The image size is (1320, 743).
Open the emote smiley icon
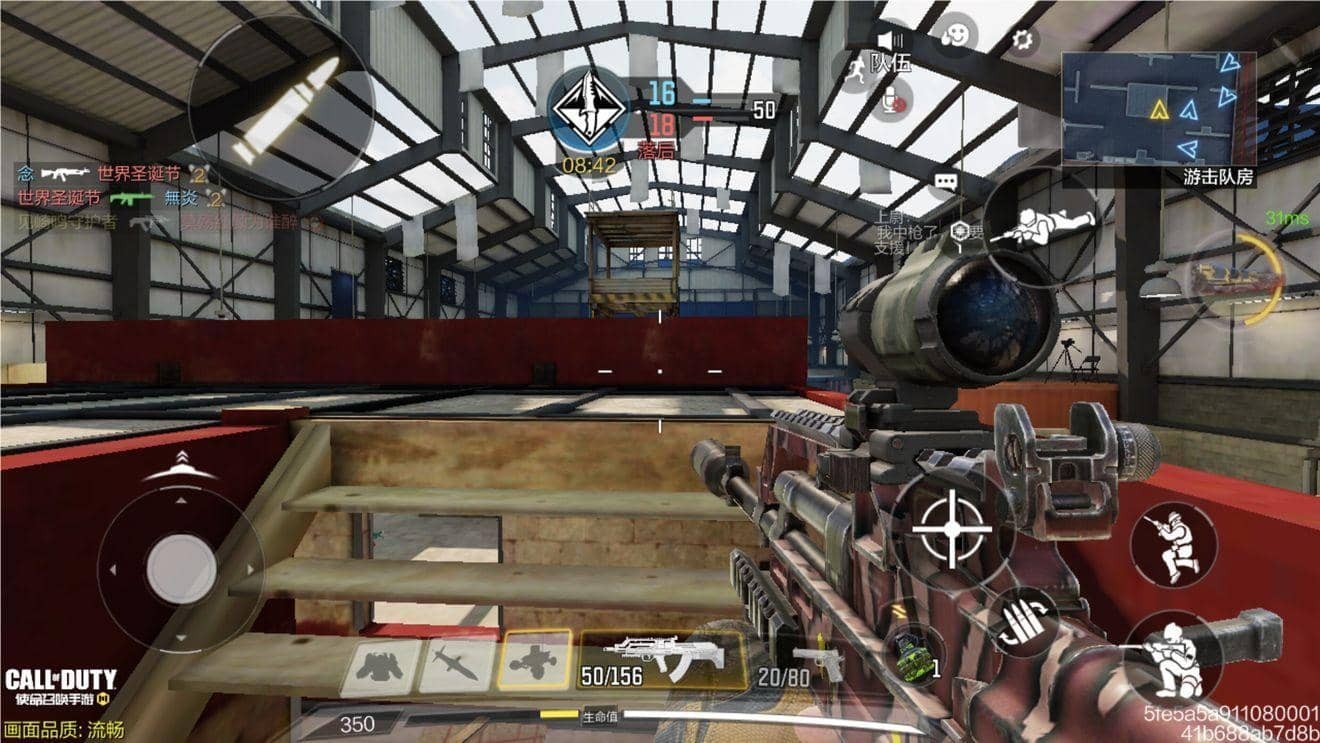tap(956, 34)
